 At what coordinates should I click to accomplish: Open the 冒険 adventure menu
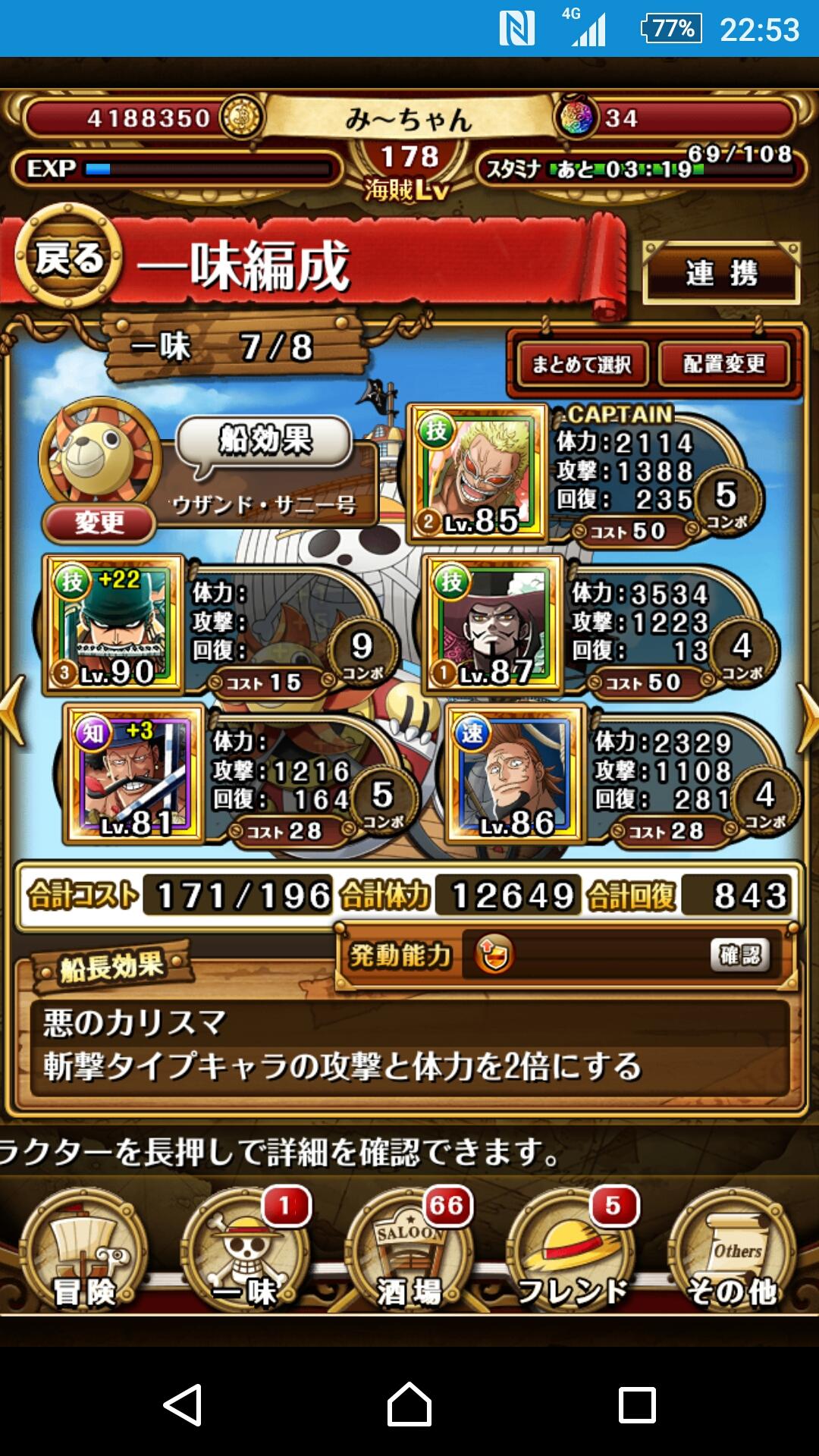coord(83,1251)
